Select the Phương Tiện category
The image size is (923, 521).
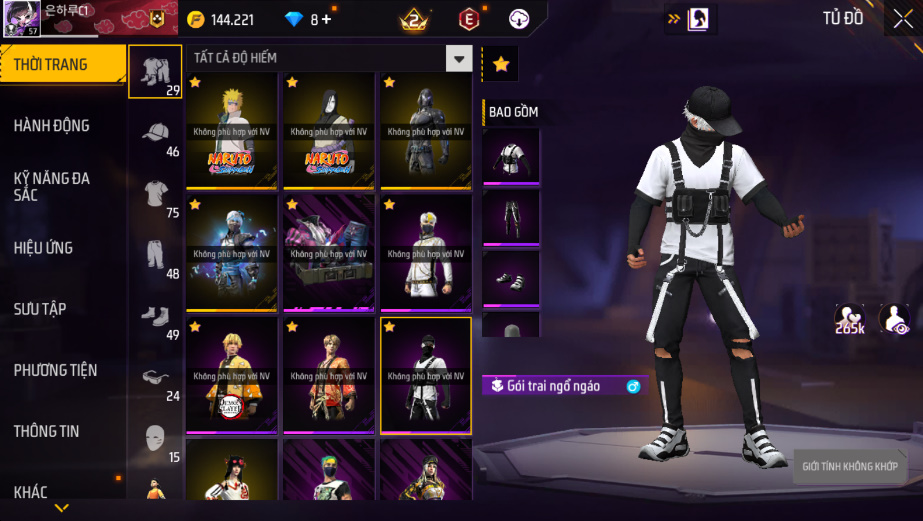click(56, 370)
